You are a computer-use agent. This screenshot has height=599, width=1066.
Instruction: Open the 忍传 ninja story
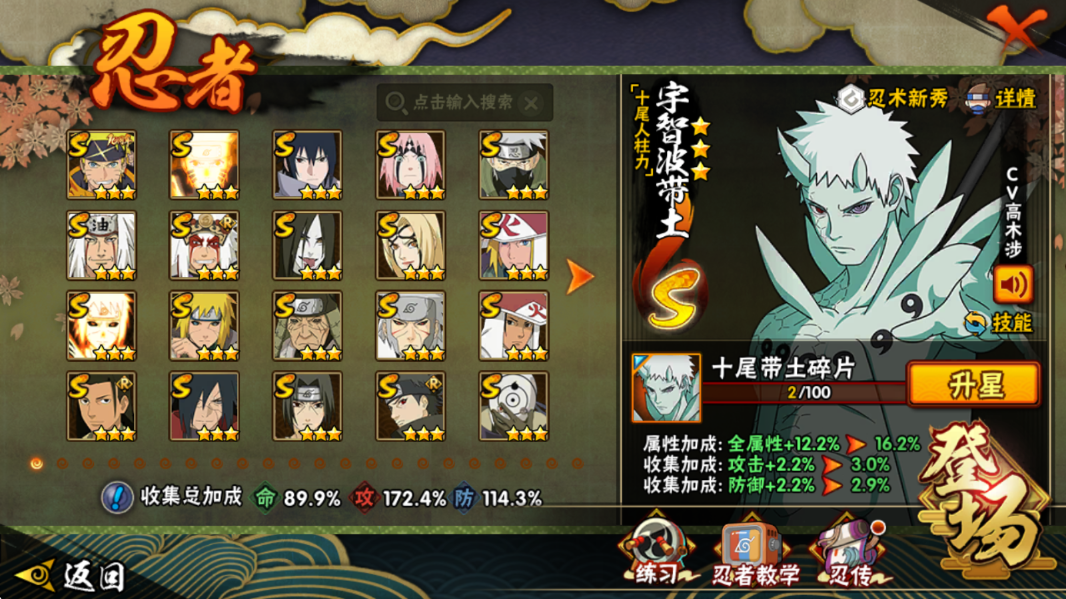pyautogui.click(x=849, y=554)
